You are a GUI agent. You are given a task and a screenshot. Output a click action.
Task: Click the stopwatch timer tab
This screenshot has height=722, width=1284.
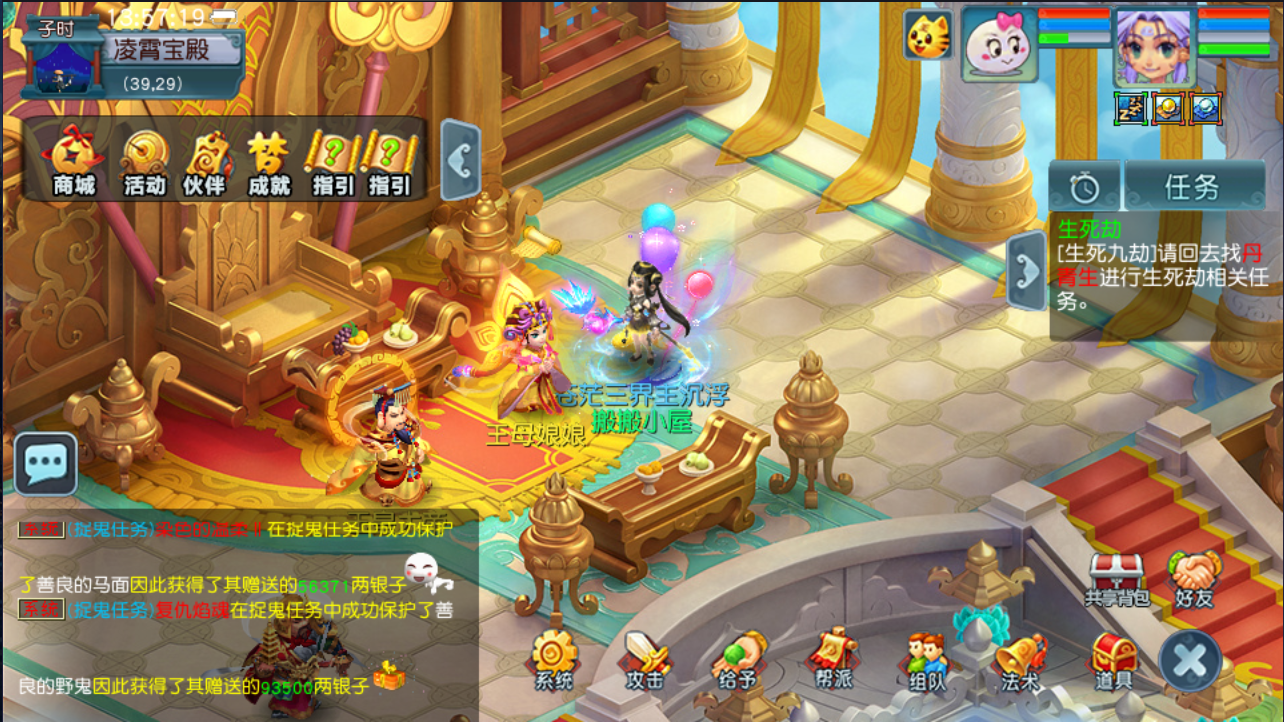click(x=1084, y=186)
